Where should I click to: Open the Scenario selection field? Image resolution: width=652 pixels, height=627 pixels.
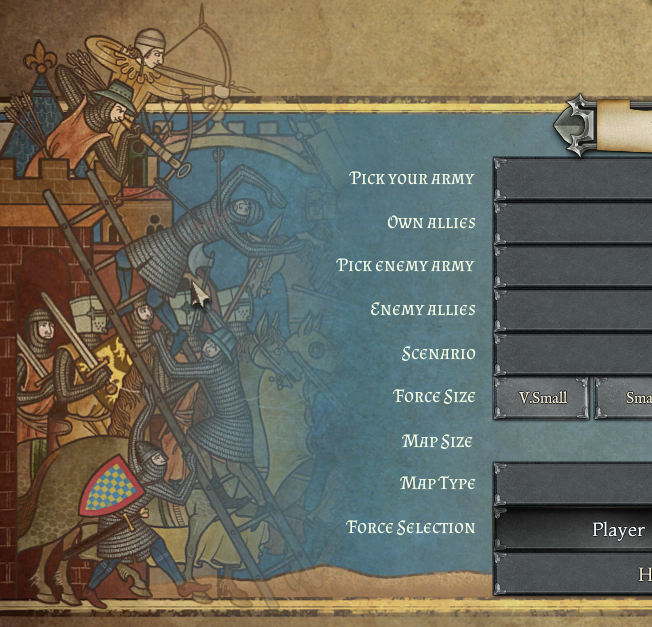click(x=573, y=354)
